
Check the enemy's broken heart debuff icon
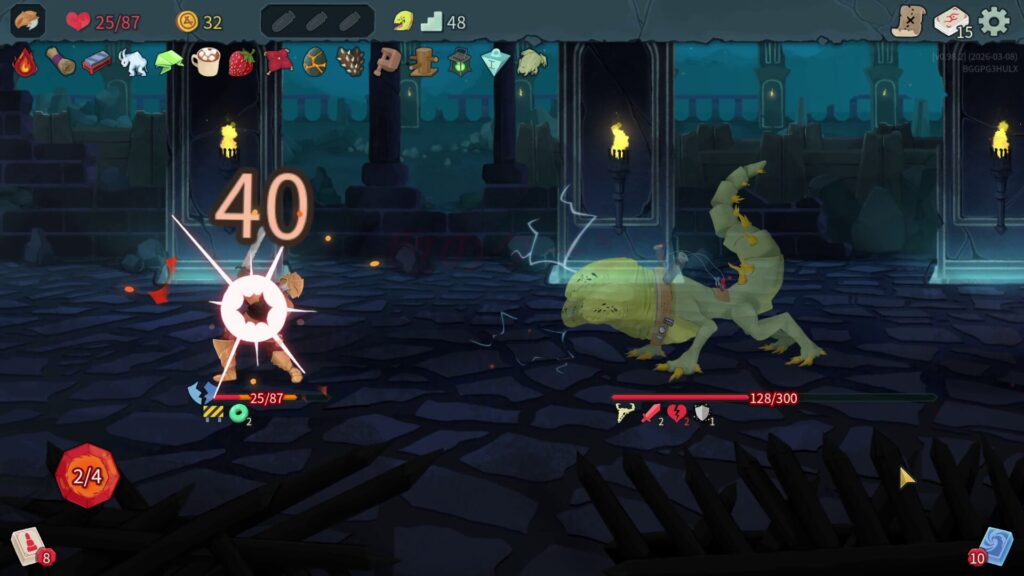pos(677,413)
